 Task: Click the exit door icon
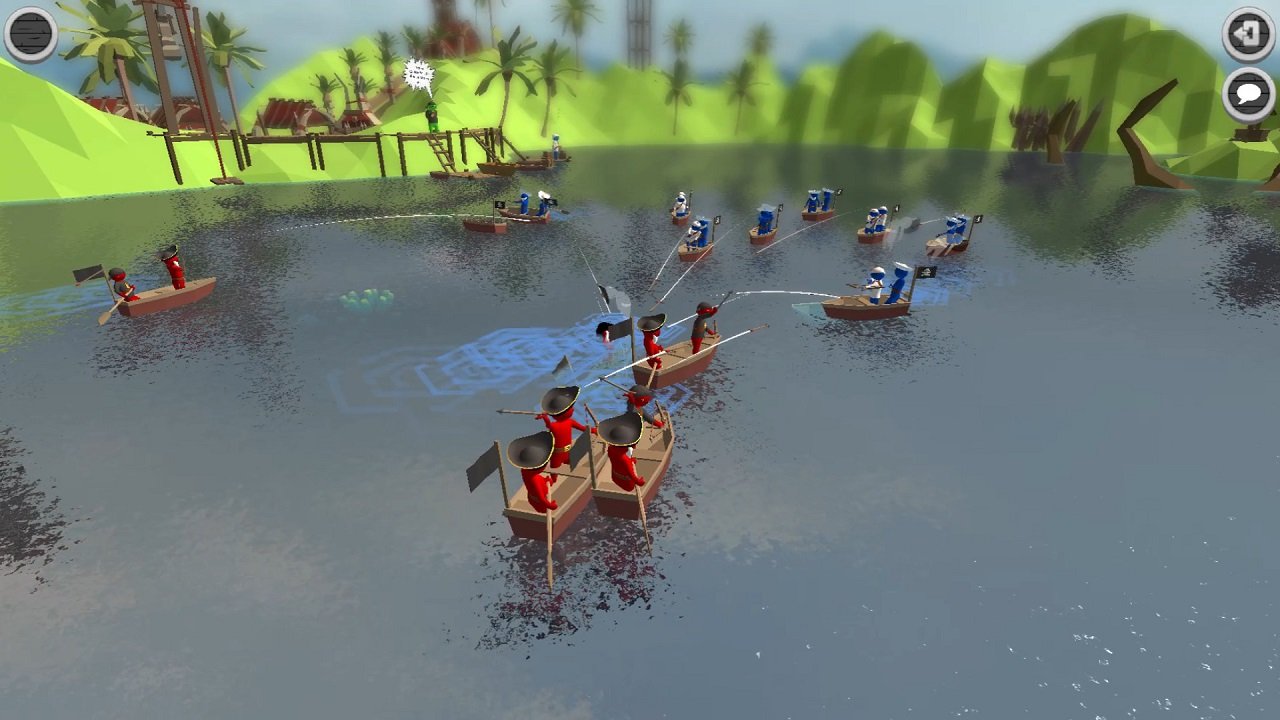[1245, 33]
